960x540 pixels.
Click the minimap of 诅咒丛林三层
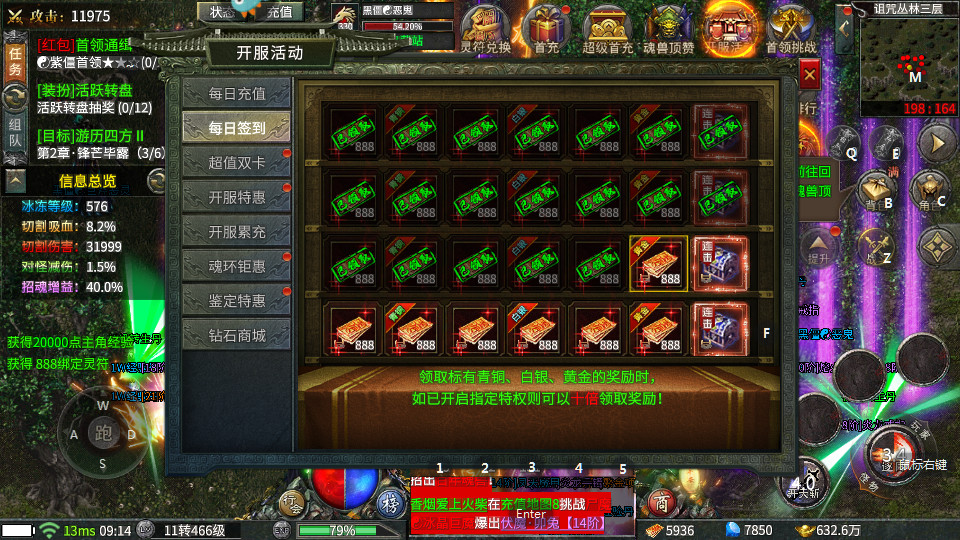pos(907,58)
